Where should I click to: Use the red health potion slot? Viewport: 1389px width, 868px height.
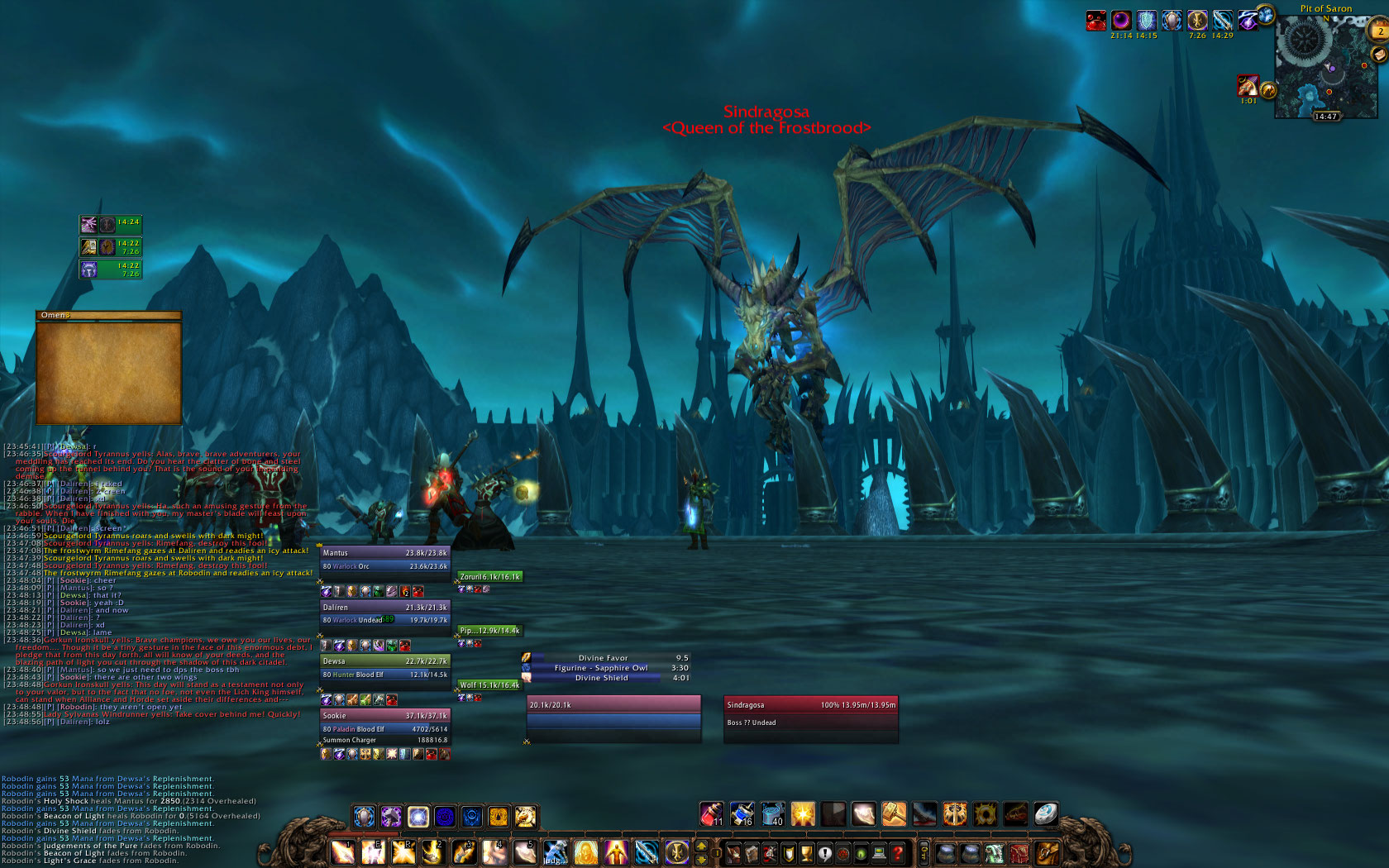[x=711, y=814]
